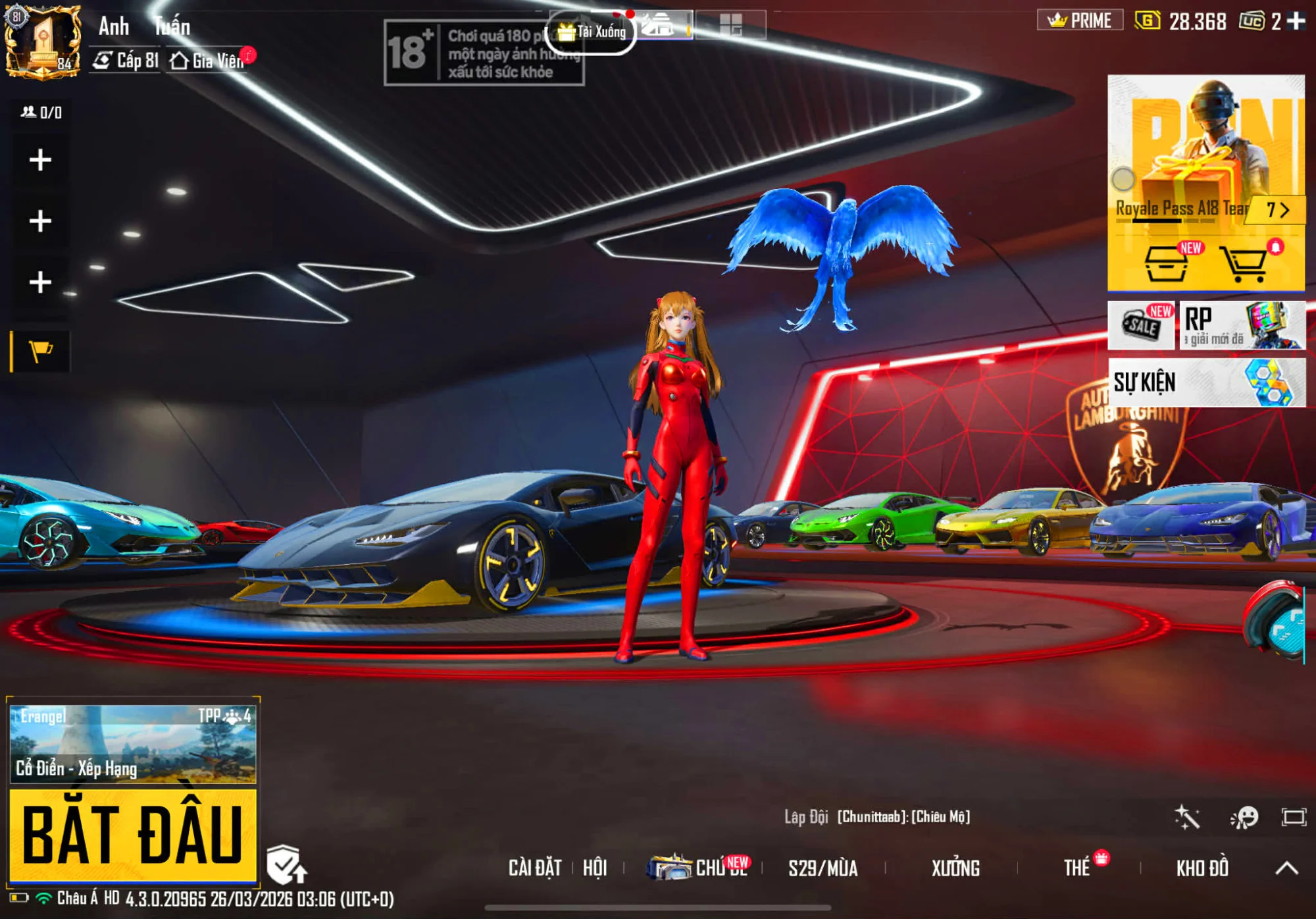Open the SỰ KIỆN events banner
1316x919 pixels.
click(1206, 382)
